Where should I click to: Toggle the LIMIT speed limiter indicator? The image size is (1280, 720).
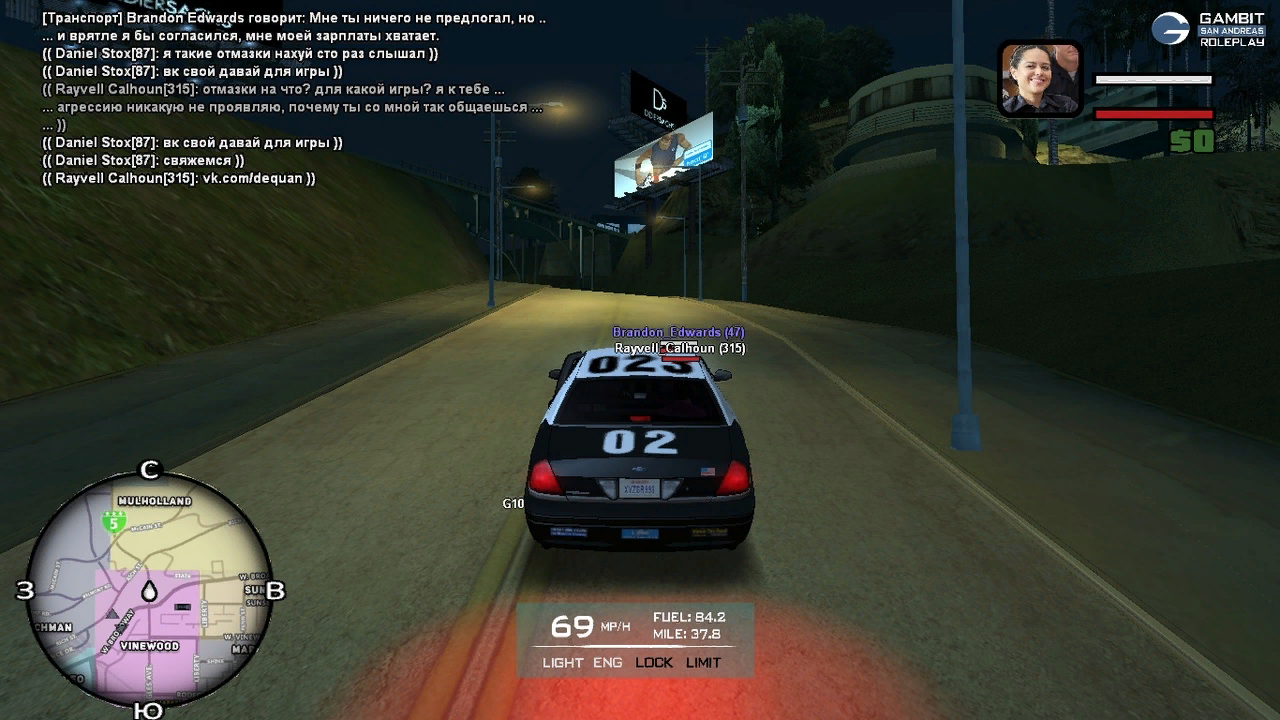(x=703, y=663)
